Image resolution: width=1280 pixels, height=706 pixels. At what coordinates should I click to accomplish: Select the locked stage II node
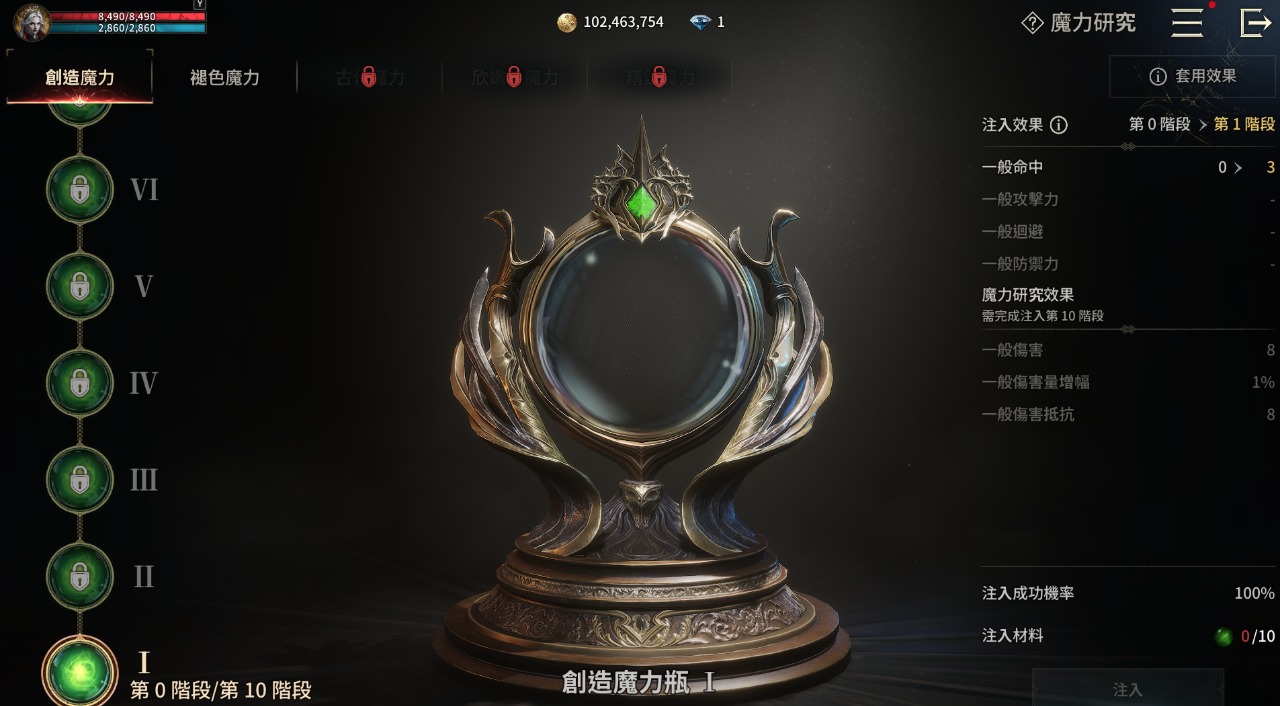pyautogui.click(x=80, y=576)
